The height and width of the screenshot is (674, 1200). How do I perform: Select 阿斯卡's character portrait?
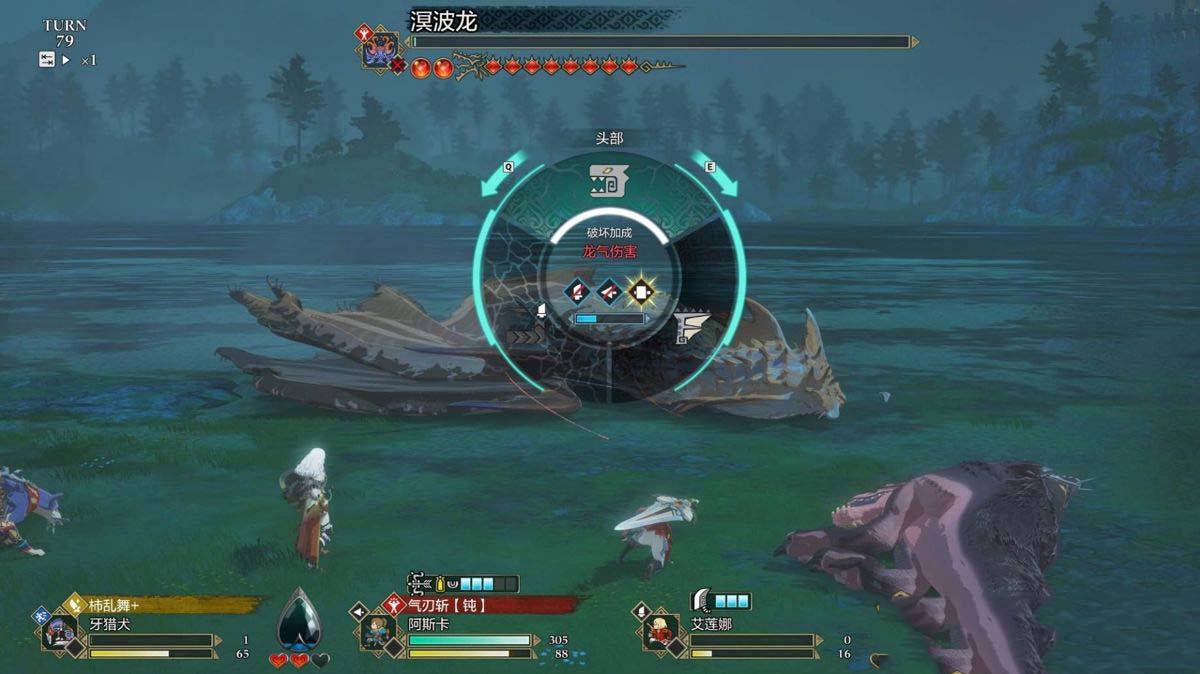[x=378, y=633]
